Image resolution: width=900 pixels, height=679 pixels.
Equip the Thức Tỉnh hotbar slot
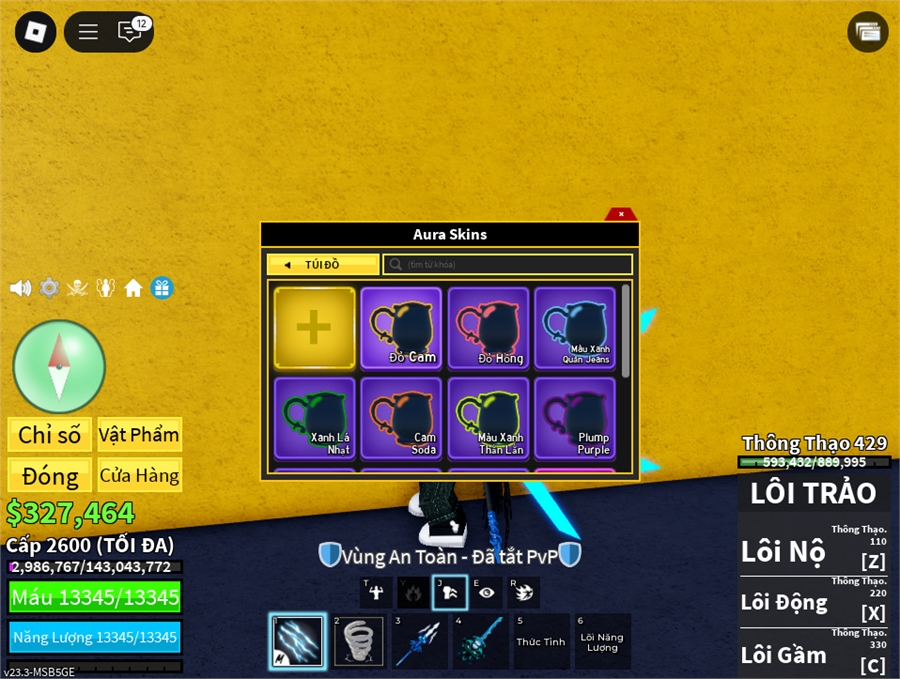(541, 642)
